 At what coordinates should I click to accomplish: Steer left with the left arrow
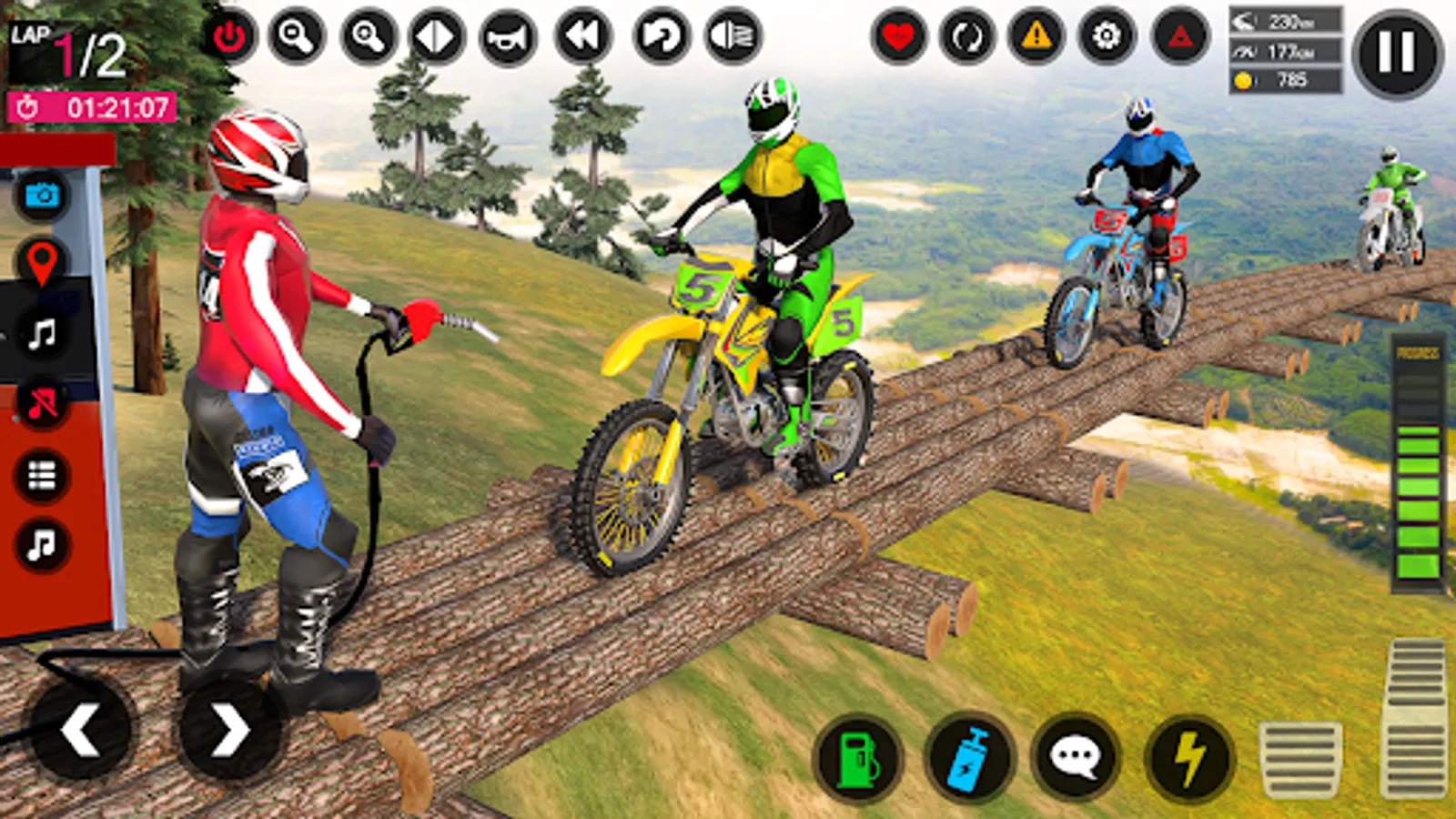[x=80, y=729]
